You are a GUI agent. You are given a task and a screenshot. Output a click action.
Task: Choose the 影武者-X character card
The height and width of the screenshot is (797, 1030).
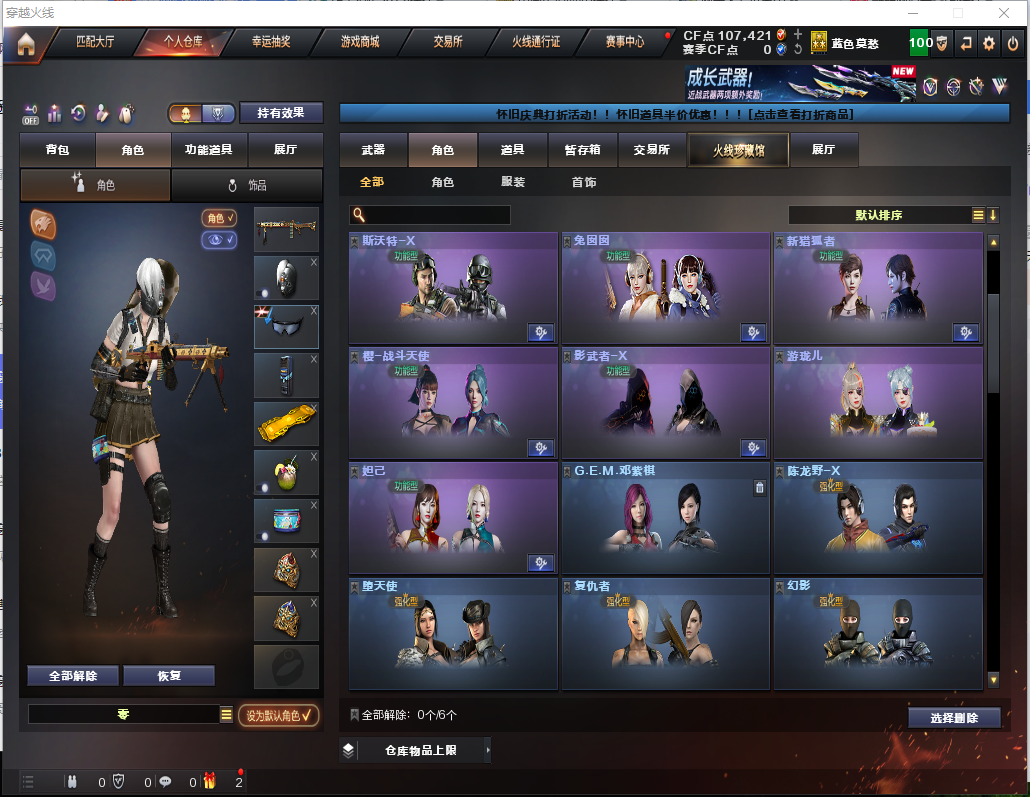point(665,403)
